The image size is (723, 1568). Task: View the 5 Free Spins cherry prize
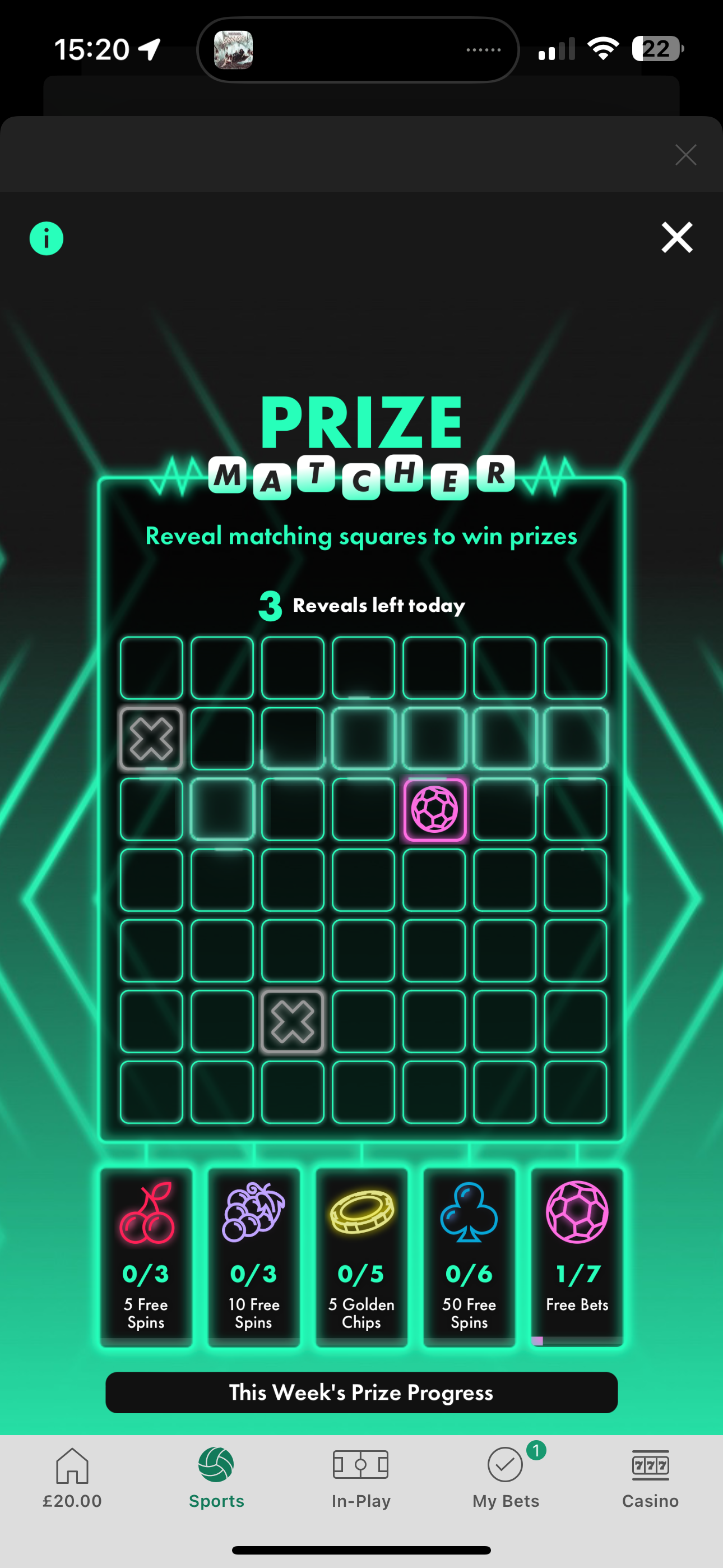146,1256
